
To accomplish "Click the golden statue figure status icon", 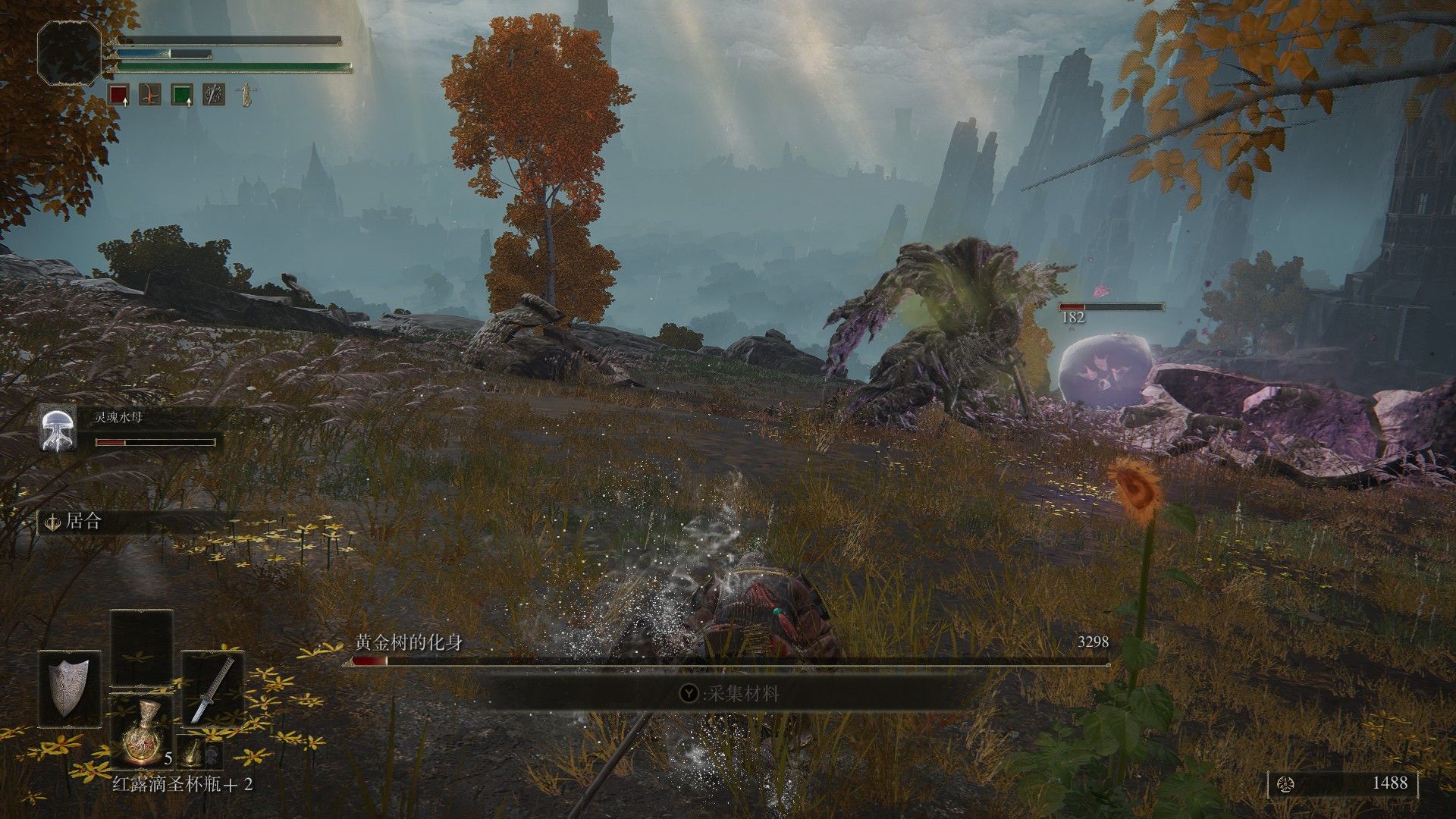I will (246, 95).
